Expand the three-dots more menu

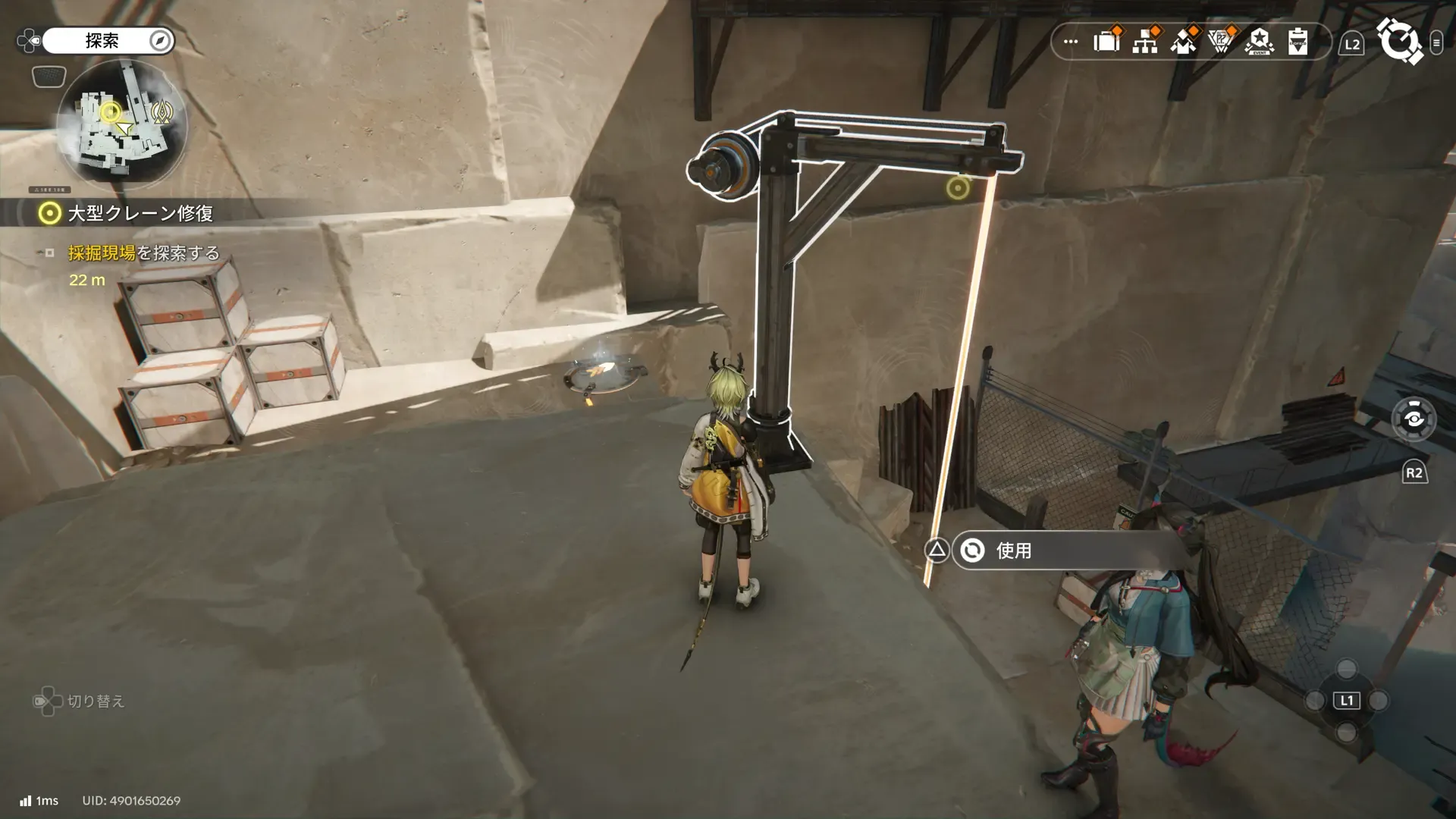tap(1071, 42)
